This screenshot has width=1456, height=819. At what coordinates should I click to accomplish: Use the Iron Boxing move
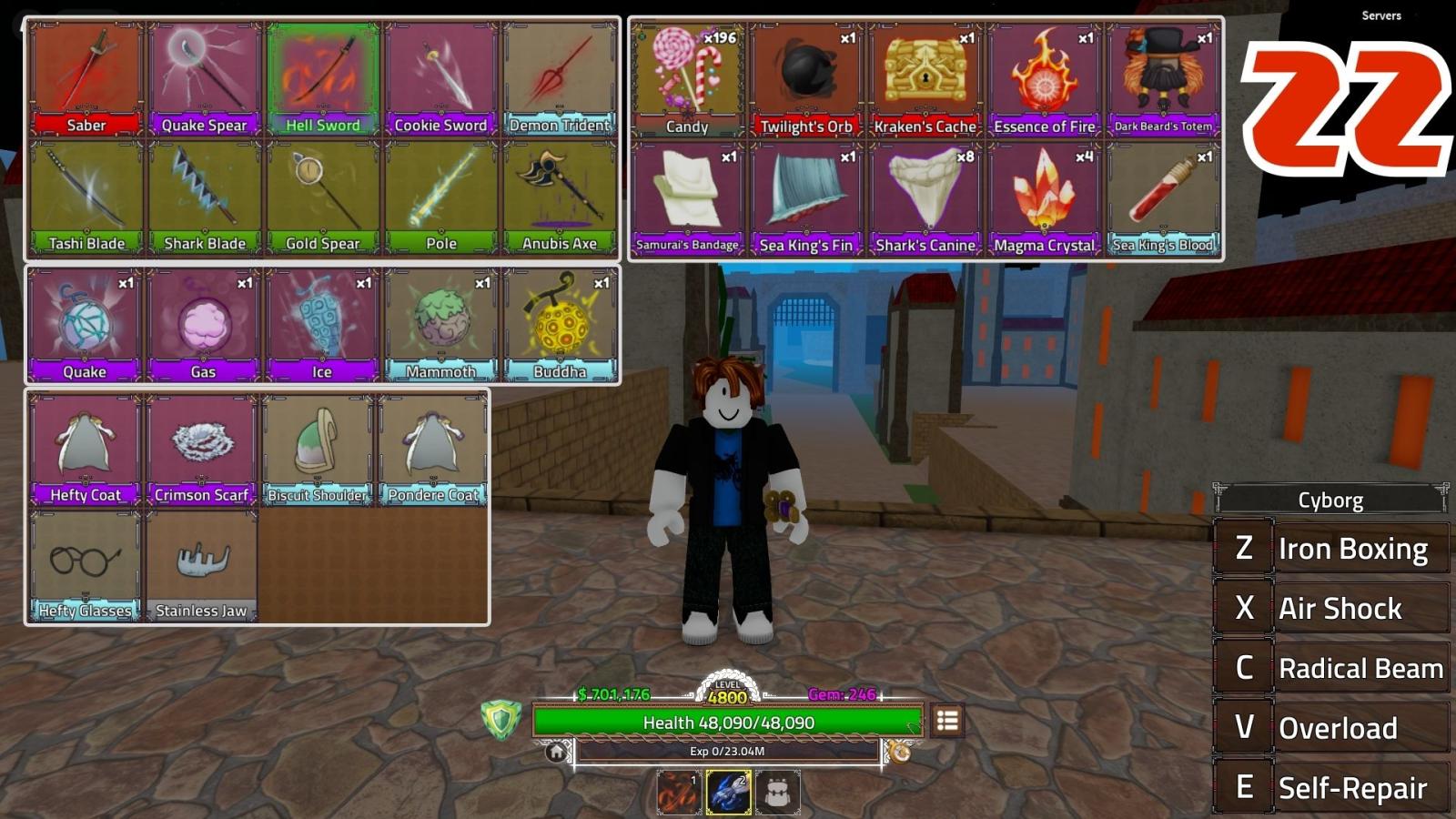point(1332,549)
